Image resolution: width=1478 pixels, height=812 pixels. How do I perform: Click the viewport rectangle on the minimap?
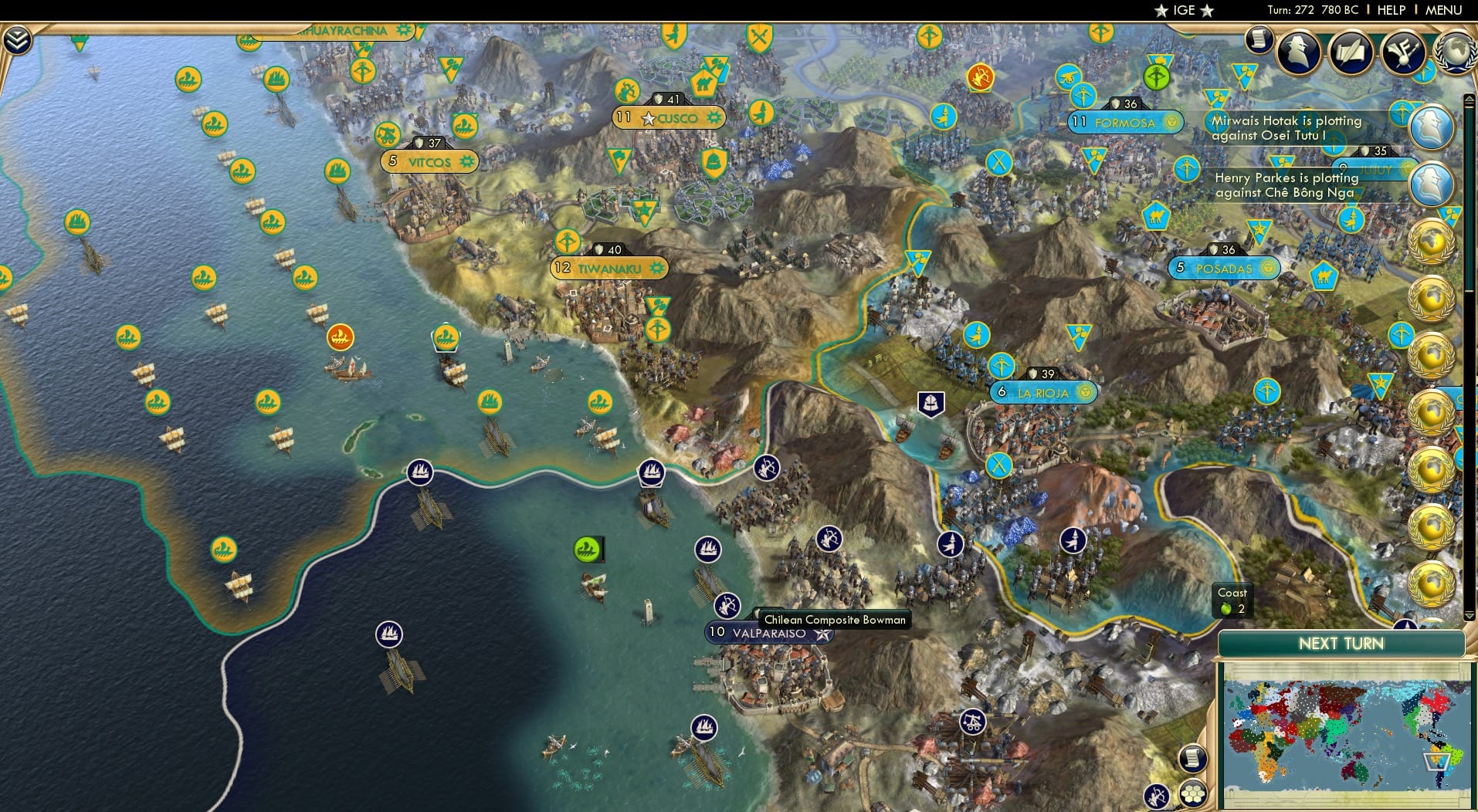1437,763
